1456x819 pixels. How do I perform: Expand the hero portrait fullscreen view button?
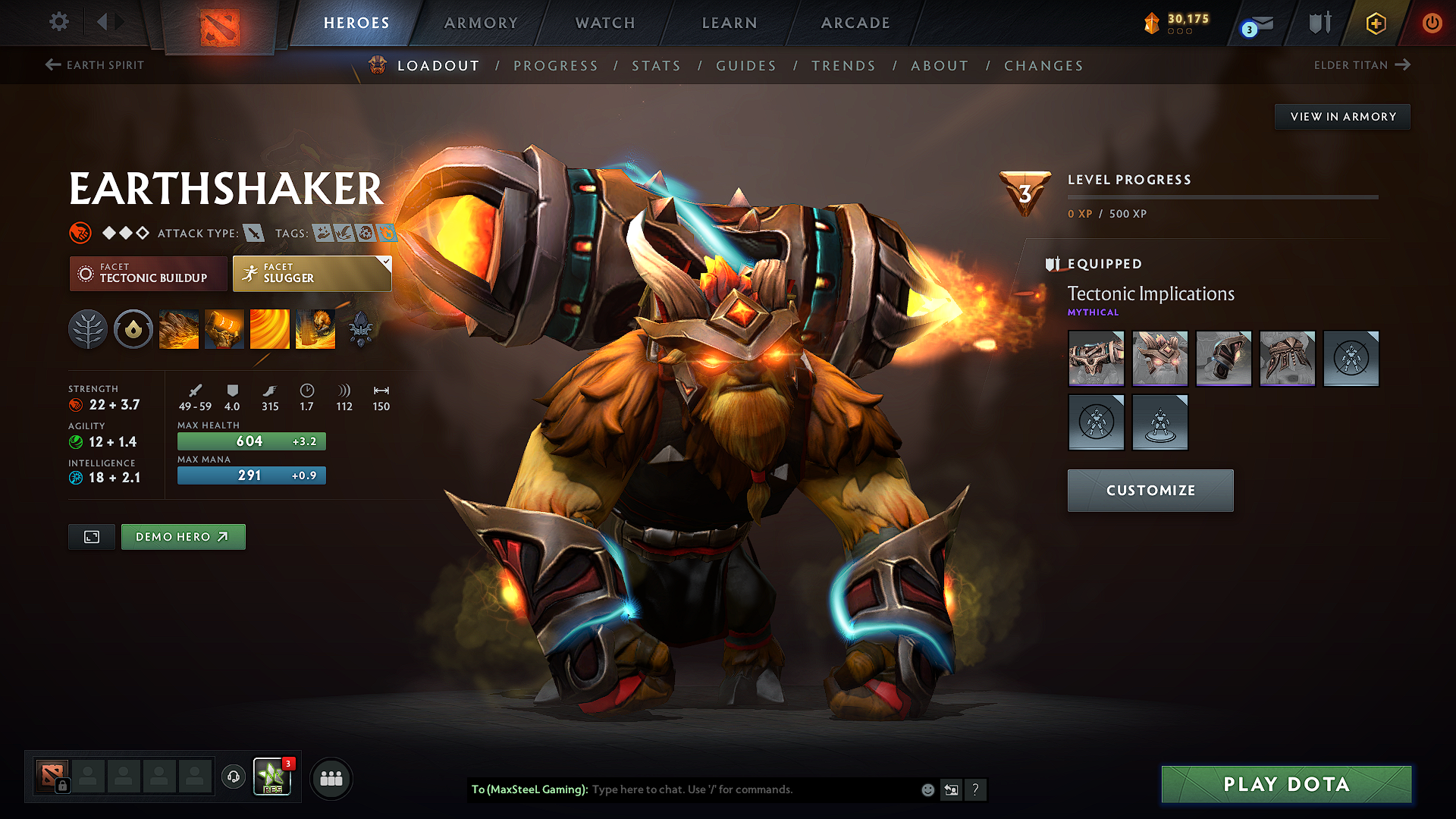tap(91, 536)
